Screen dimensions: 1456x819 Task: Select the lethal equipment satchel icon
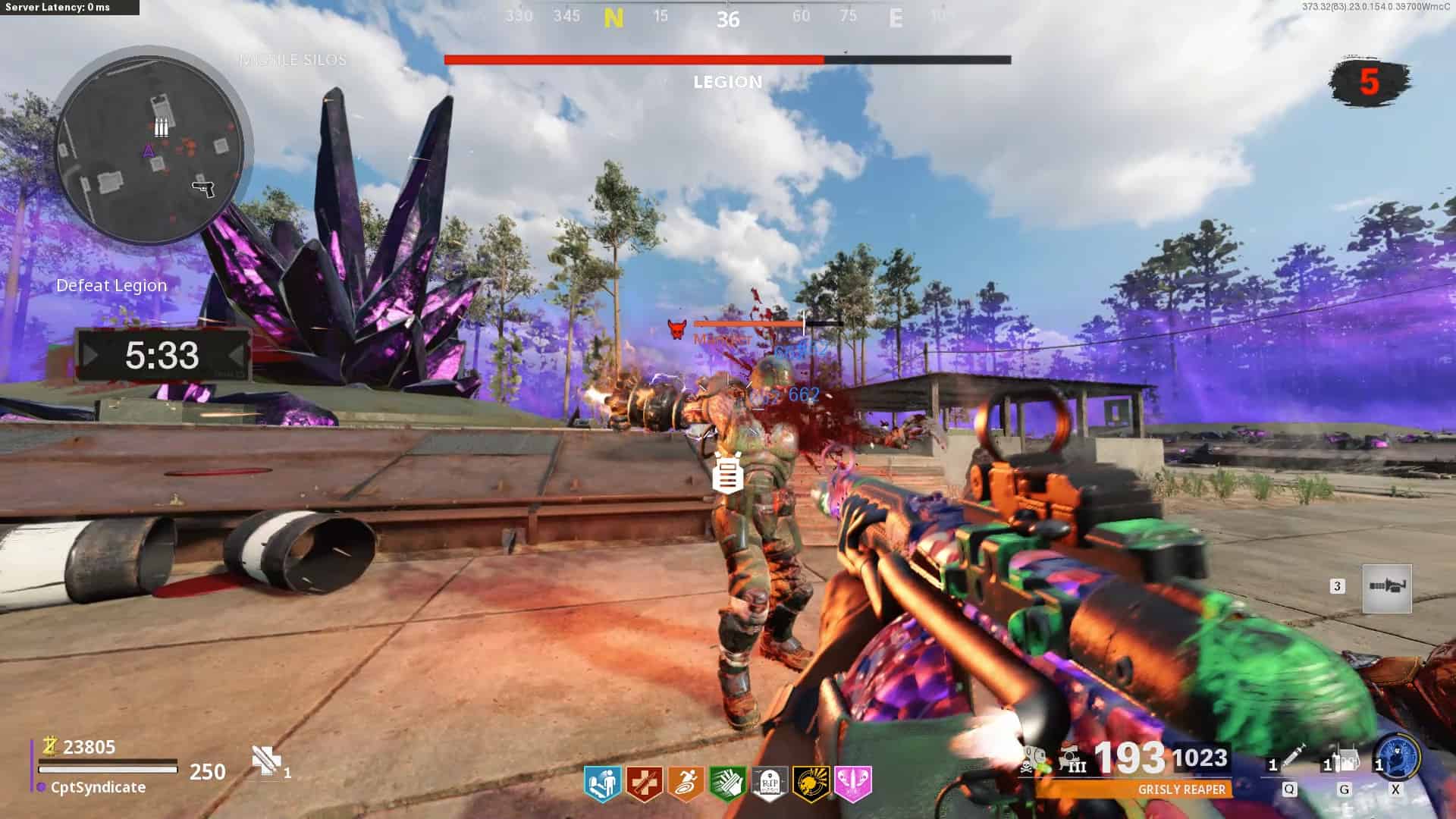tap(1345, 760)
